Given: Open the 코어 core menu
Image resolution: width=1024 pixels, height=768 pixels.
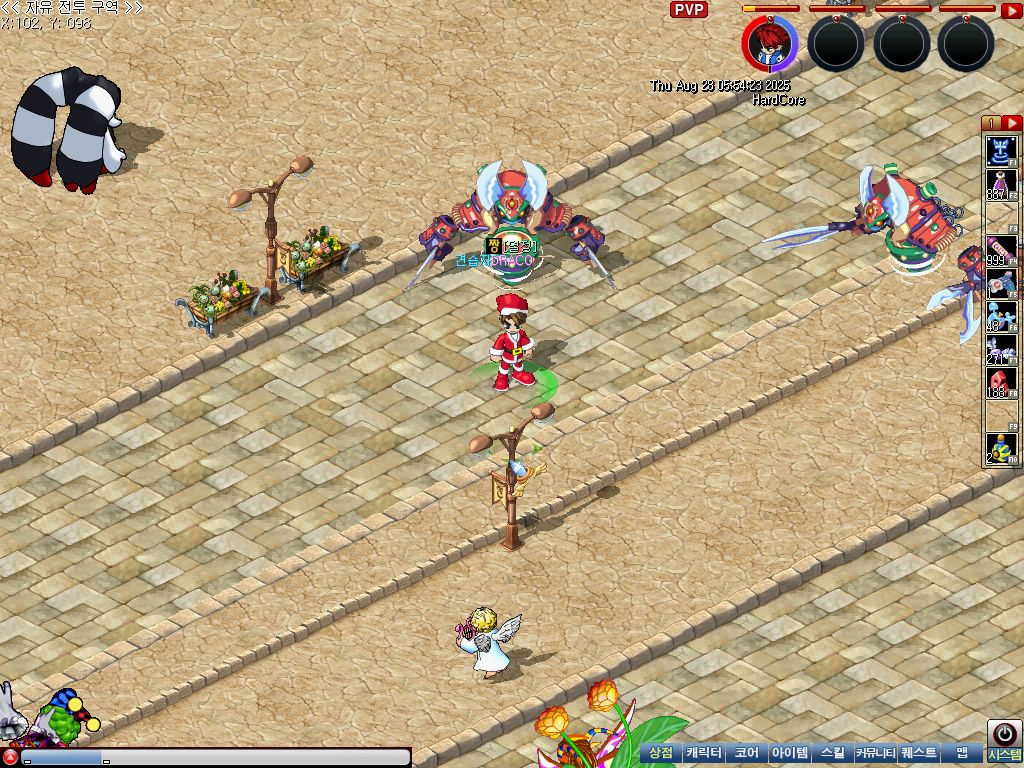Looking at the screenshot, I should [746, 752].
